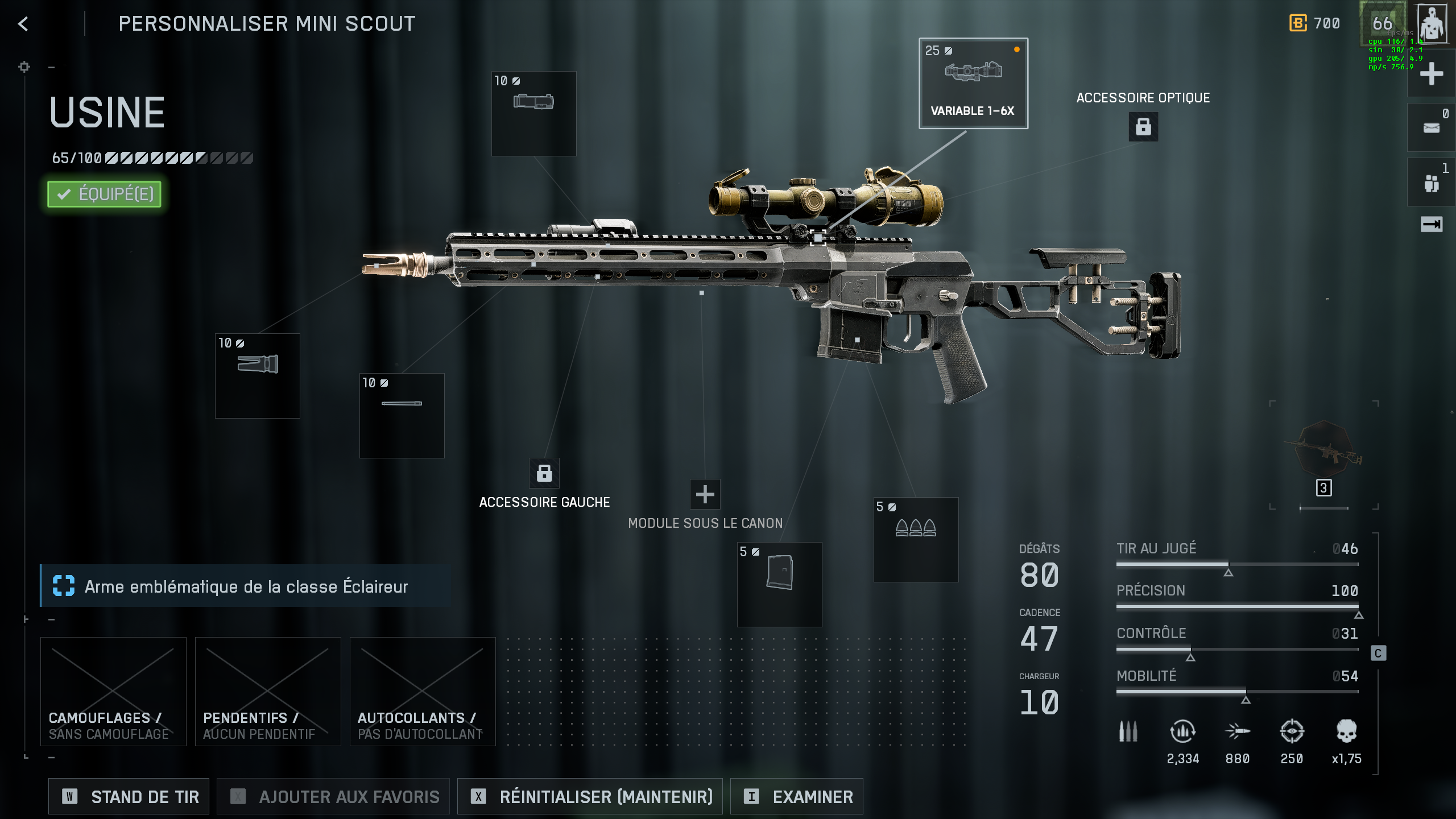1456x819 pixels.
Task: Click the plus icon in the right sidebar
Action: (x=1431, y=74)
